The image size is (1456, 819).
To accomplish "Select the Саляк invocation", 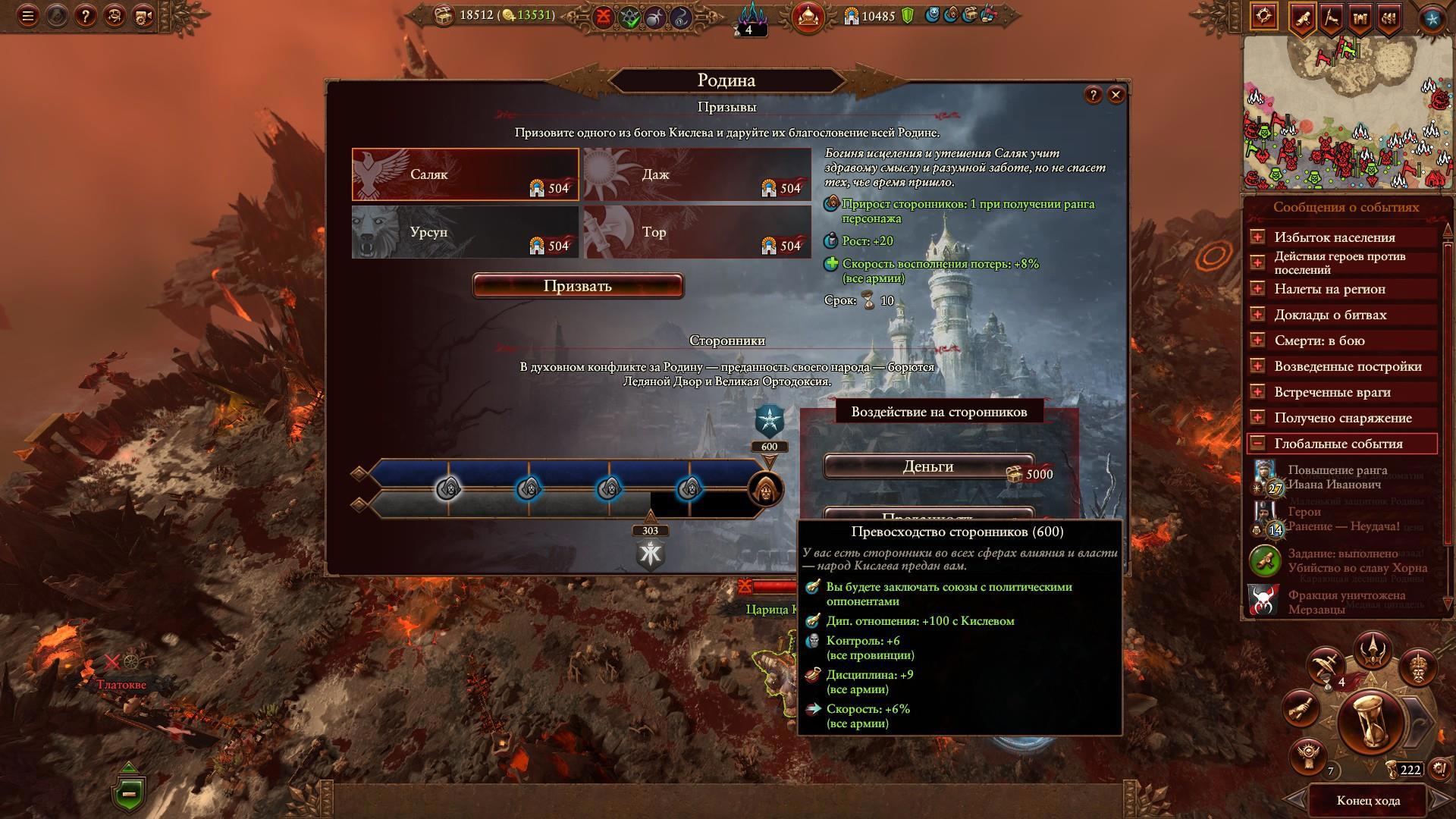I will tap(465, 174).
